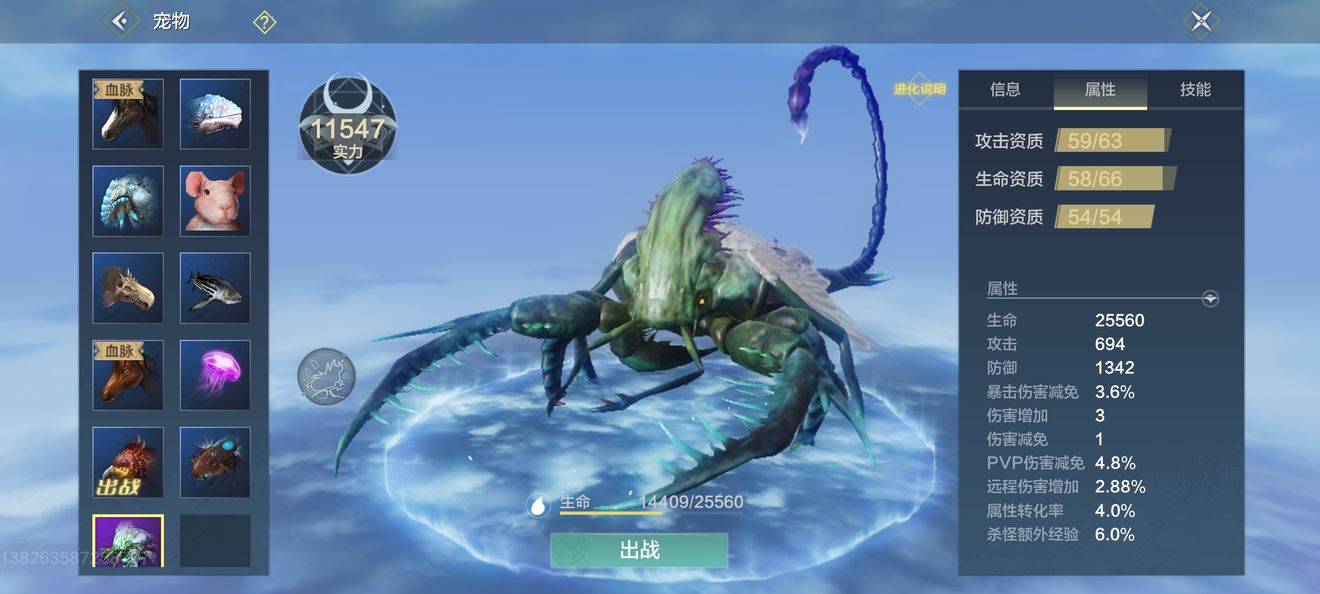Collapse the 属性 stats list arrow

1210,298
